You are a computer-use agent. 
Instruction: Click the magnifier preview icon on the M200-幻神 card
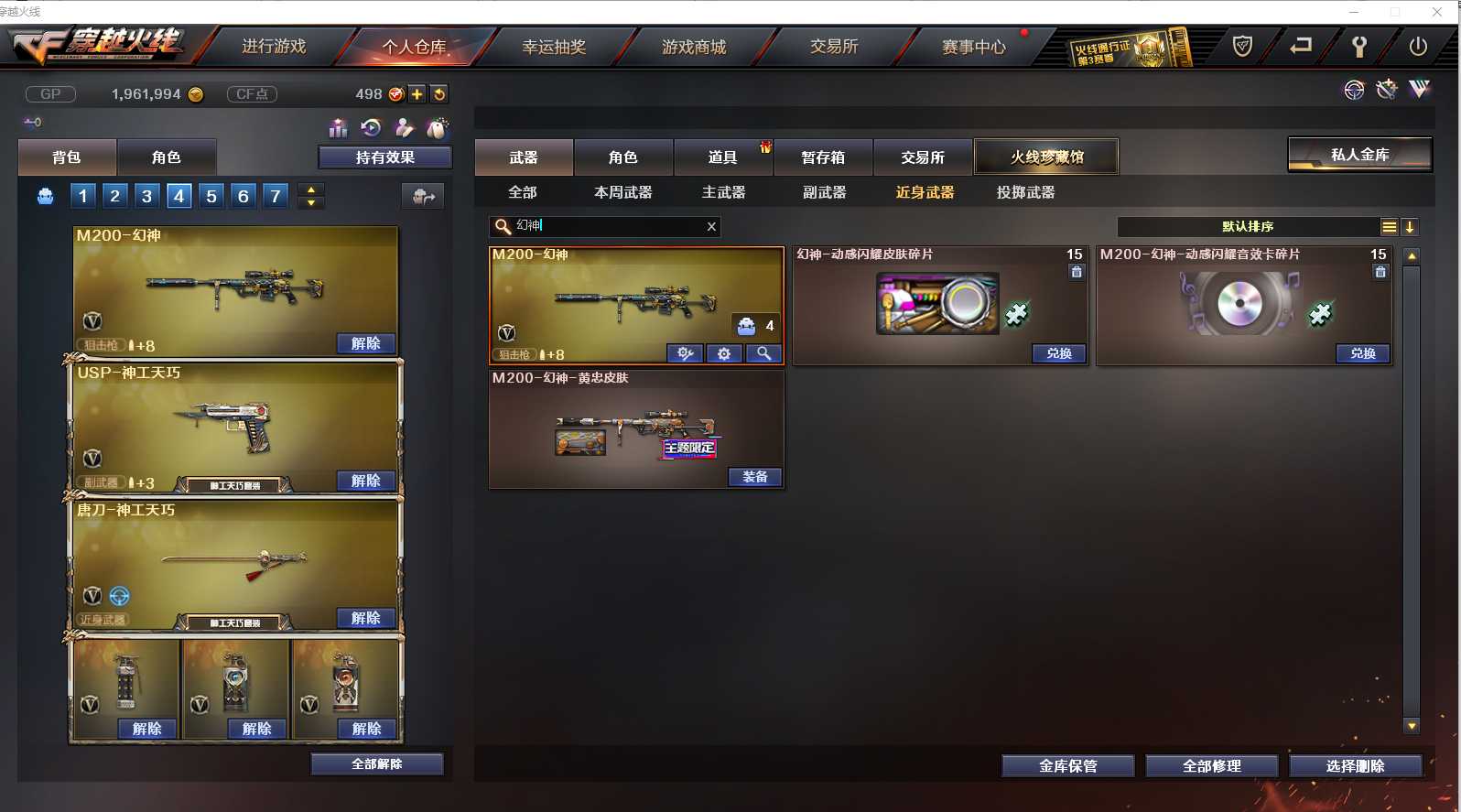point(763,353)
